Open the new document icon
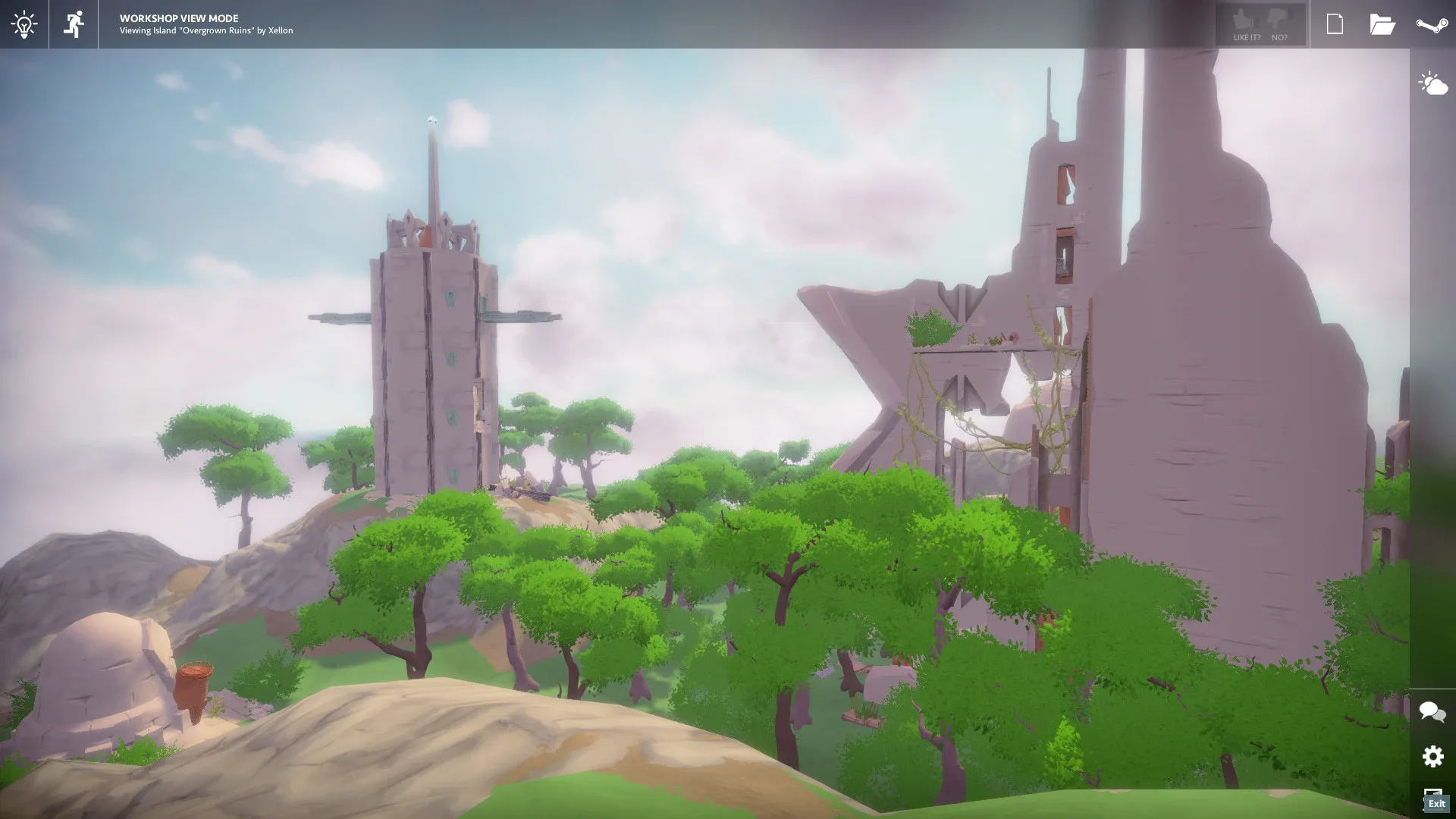 (x=1334, y=24)
